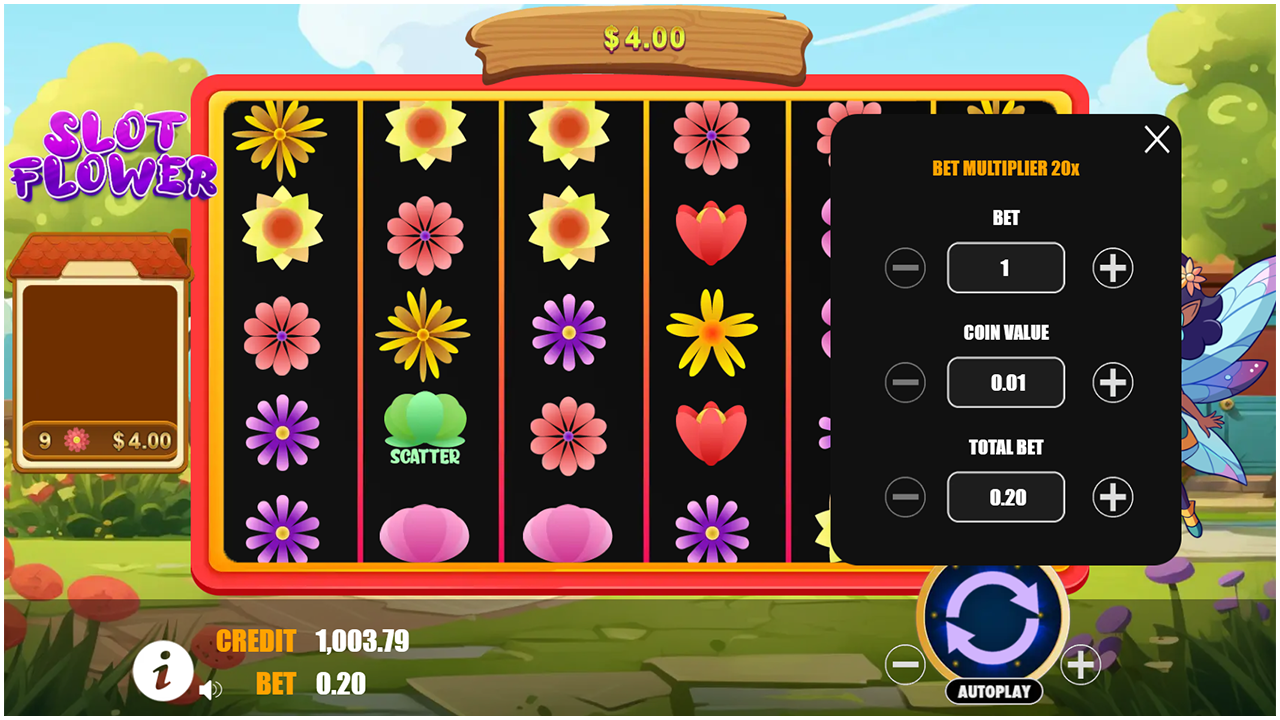Image resolution: width=1280 pixels, height=720 pixels.
Task: Click the plus button beside the spin wheel
Action: pyautogui.click(x=1080, y=663)
